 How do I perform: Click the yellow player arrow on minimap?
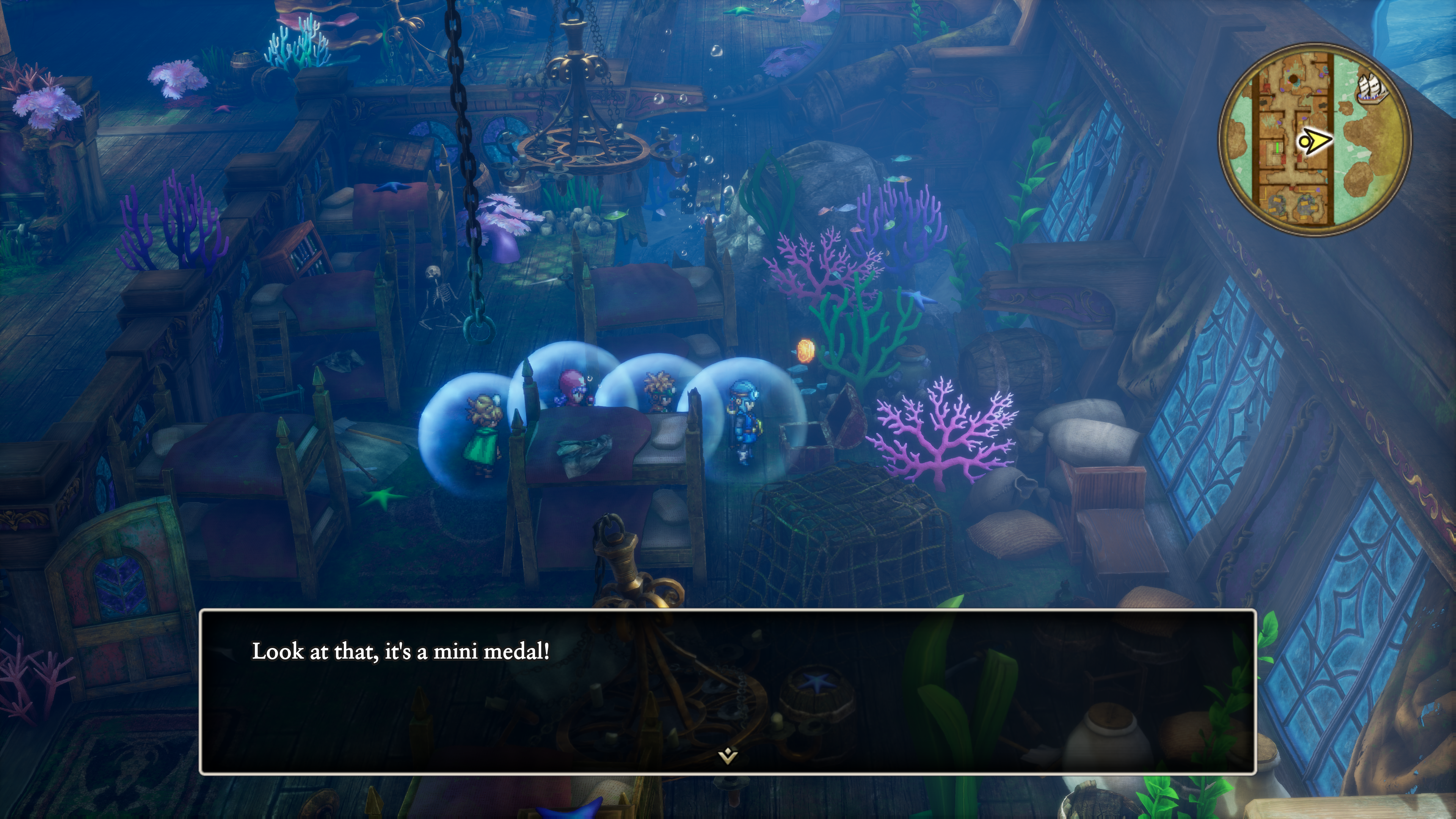pos(1315,140)
